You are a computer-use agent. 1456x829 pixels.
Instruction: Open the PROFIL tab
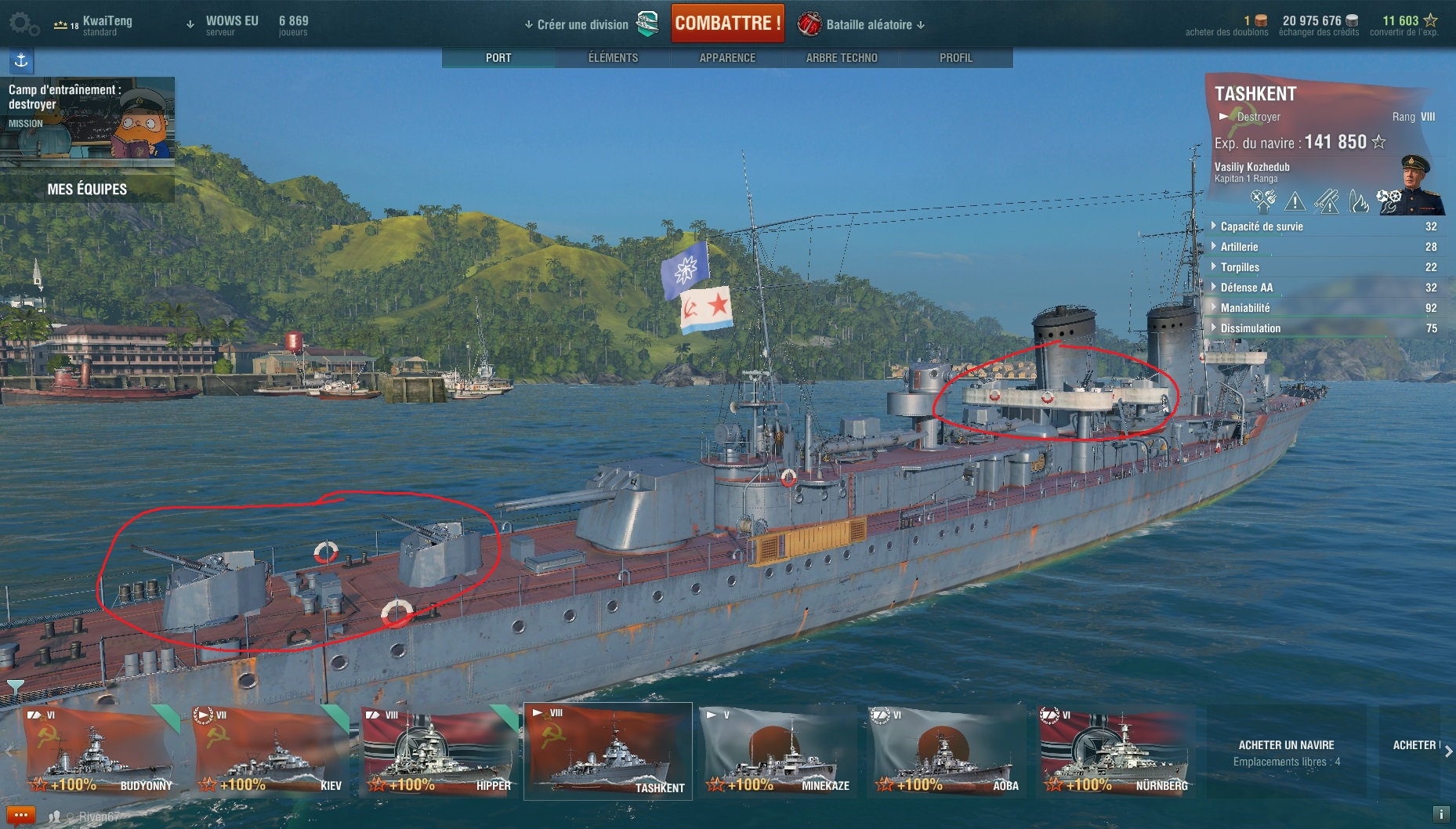tap(955, 58)
